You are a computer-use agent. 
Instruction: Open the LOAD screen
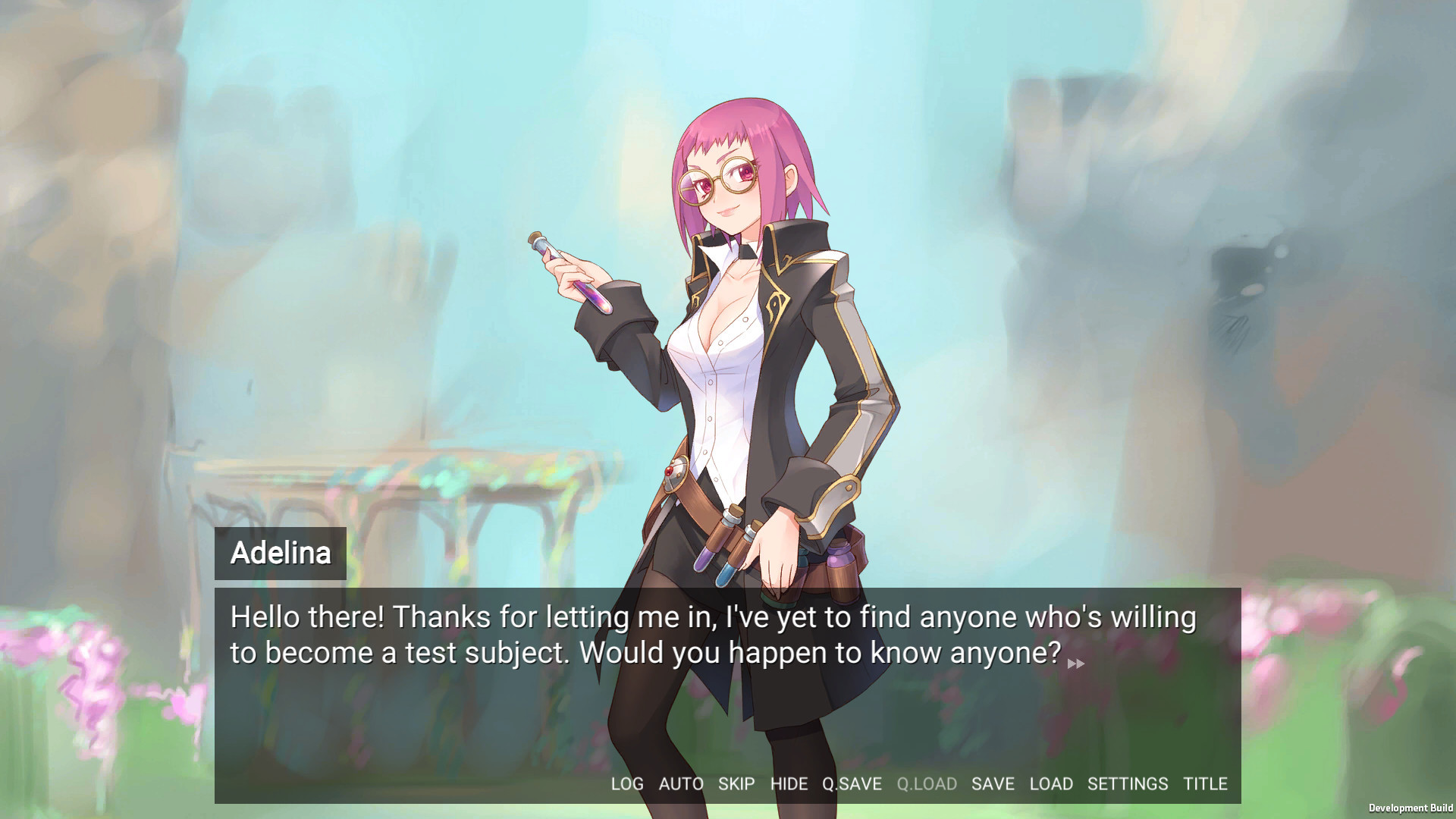tap(1051, 784)
